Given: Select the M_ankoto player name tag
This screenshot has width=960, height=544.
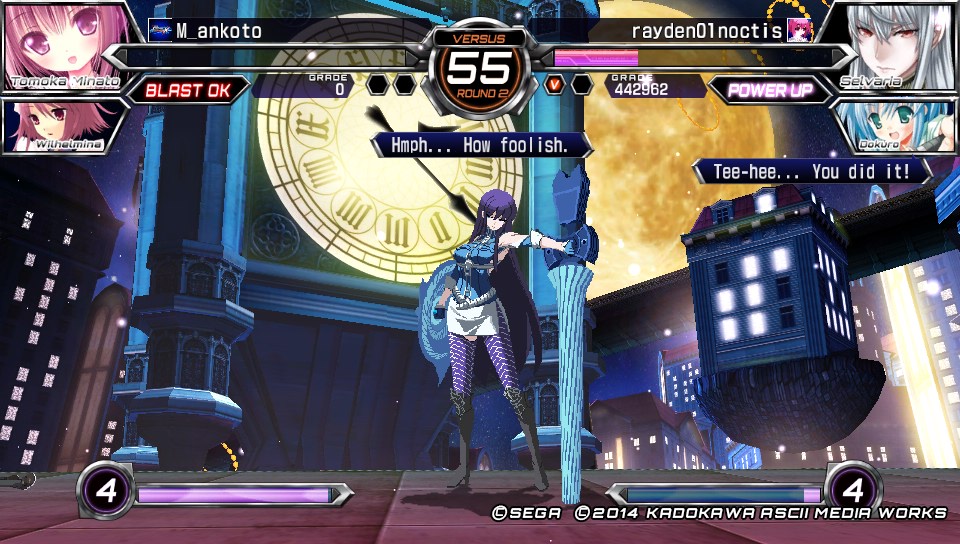Looking at the screenshot, I should coord(218,31).
